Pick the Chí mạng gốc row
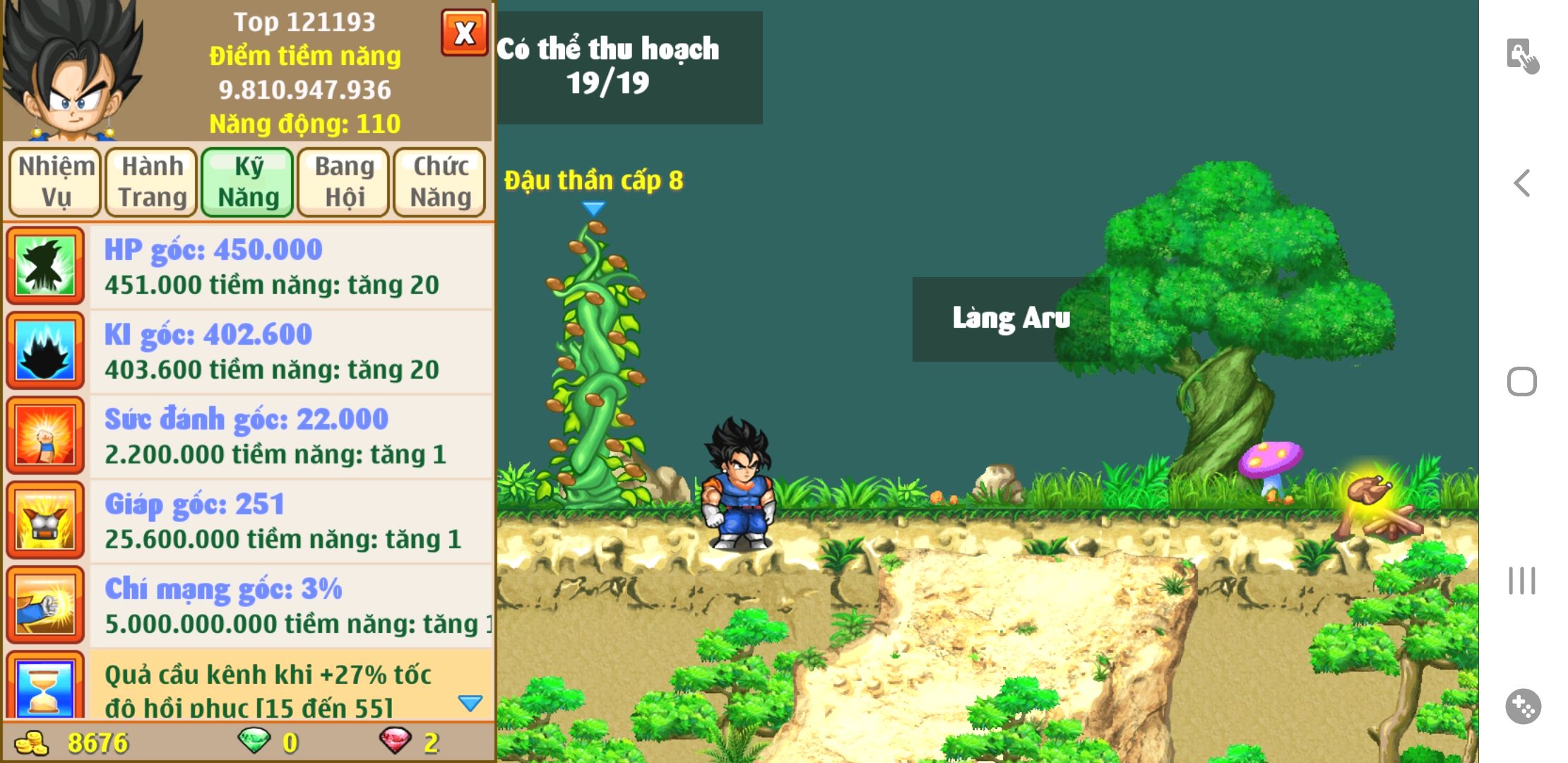This screenshot has height=763, width=1568. 290,606
